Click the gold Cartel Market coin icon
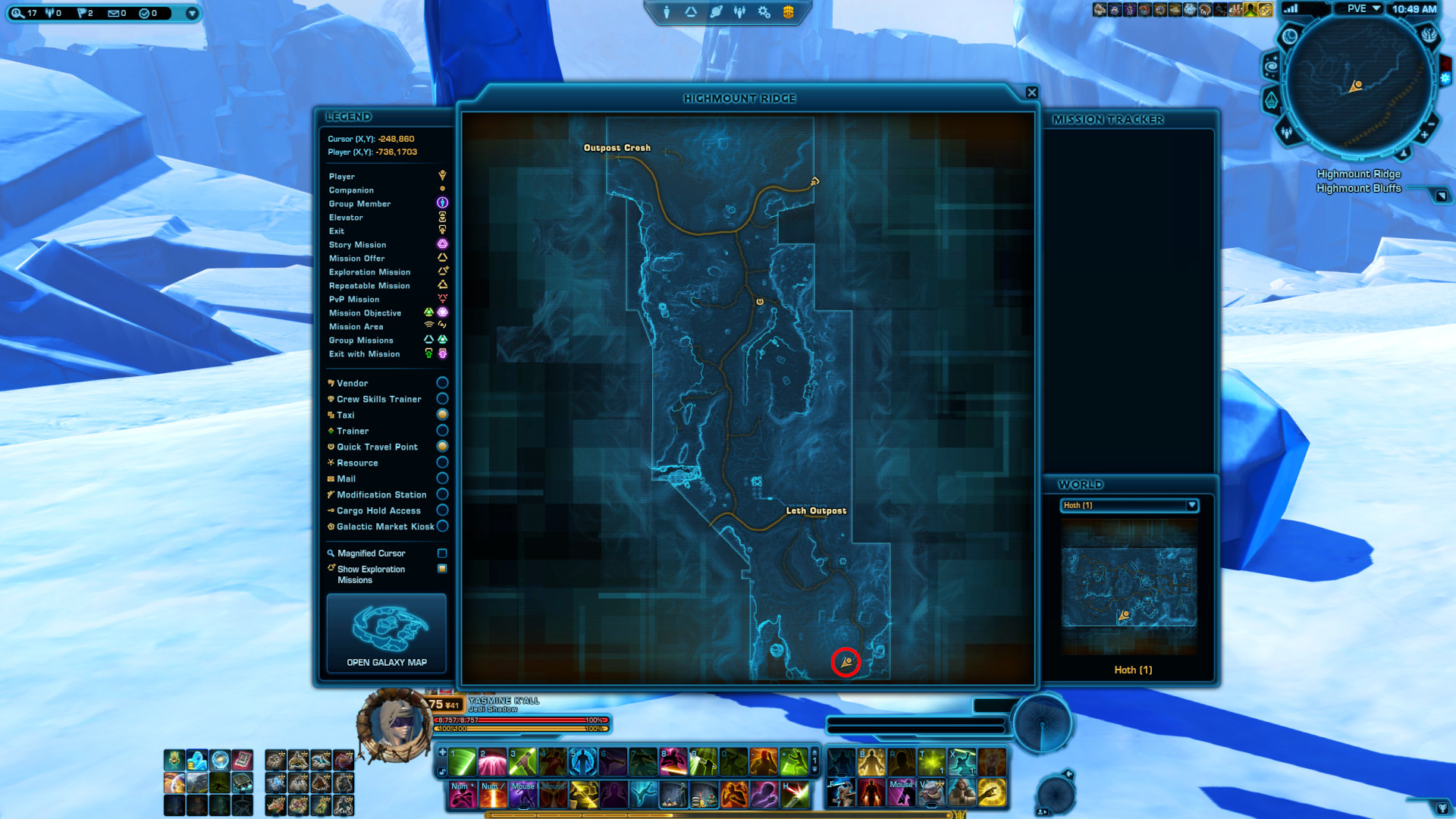 [787, 11]
